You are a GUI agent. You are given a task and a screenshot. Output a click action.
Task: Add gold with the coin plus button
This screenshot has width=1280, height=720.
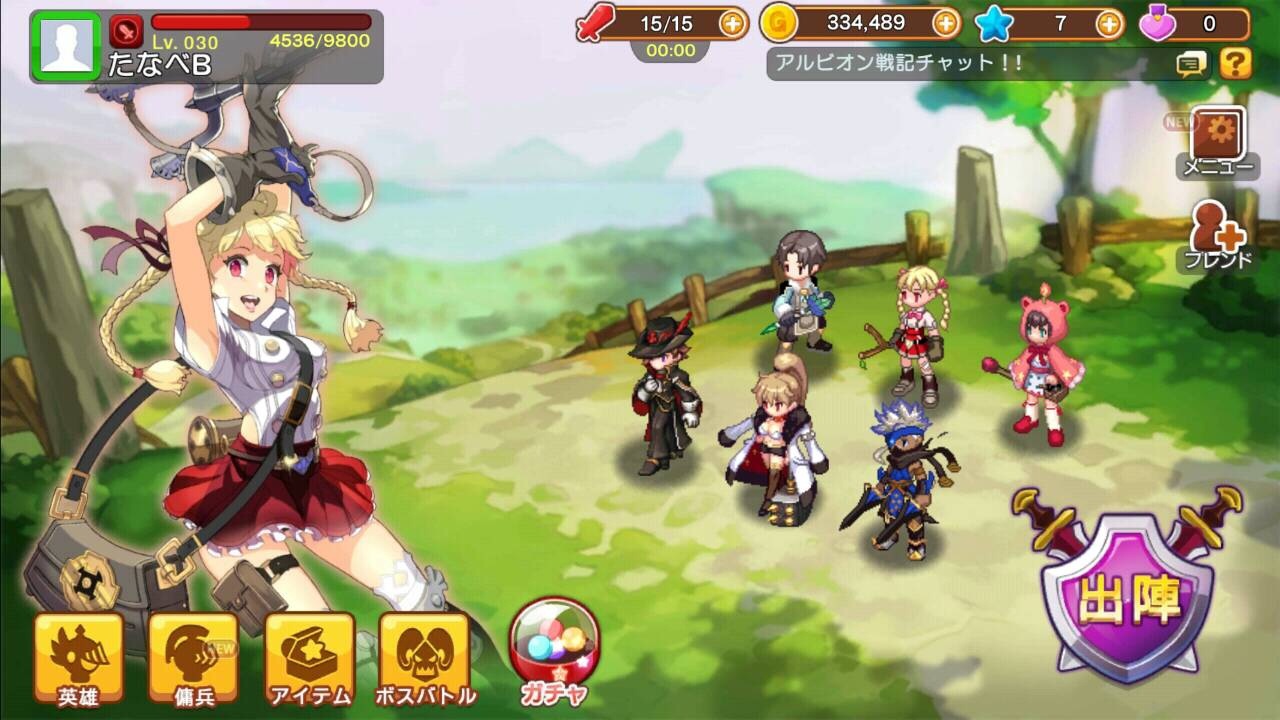(x=945, y=23)
